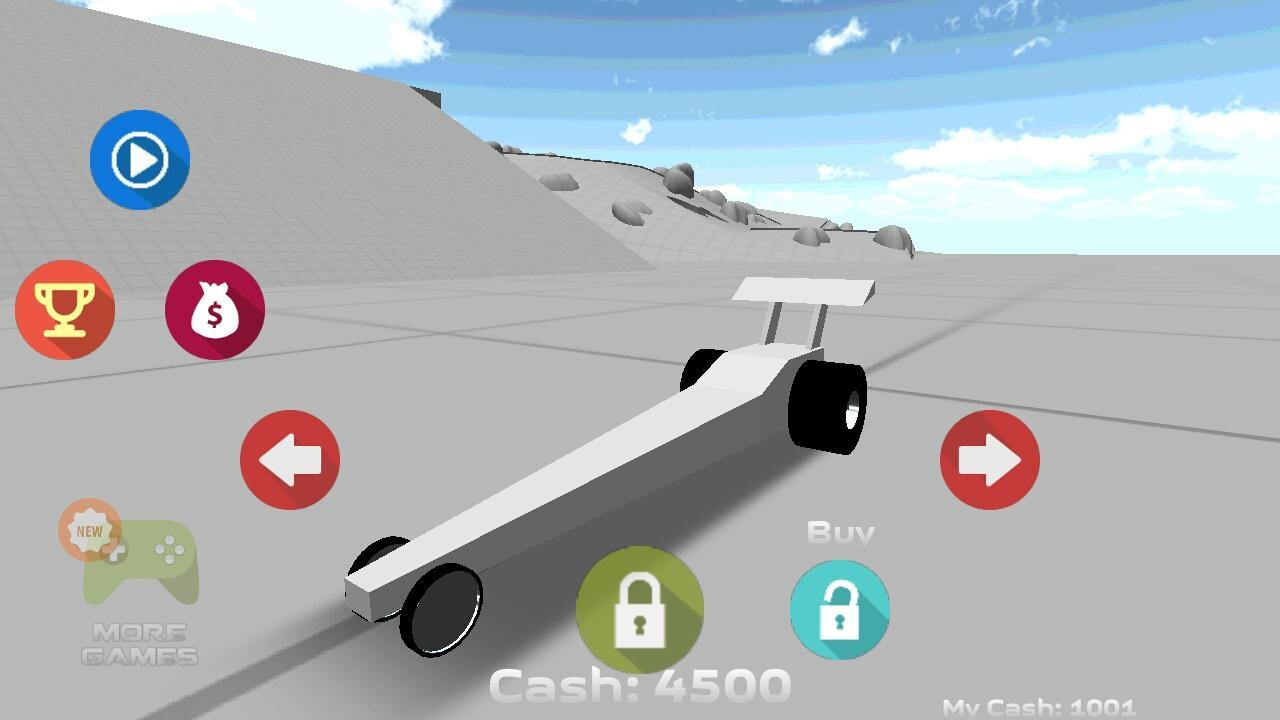Open the trophy achievements screen
The width and height of the screenshot is (1280, 720).
pos(65,310)
